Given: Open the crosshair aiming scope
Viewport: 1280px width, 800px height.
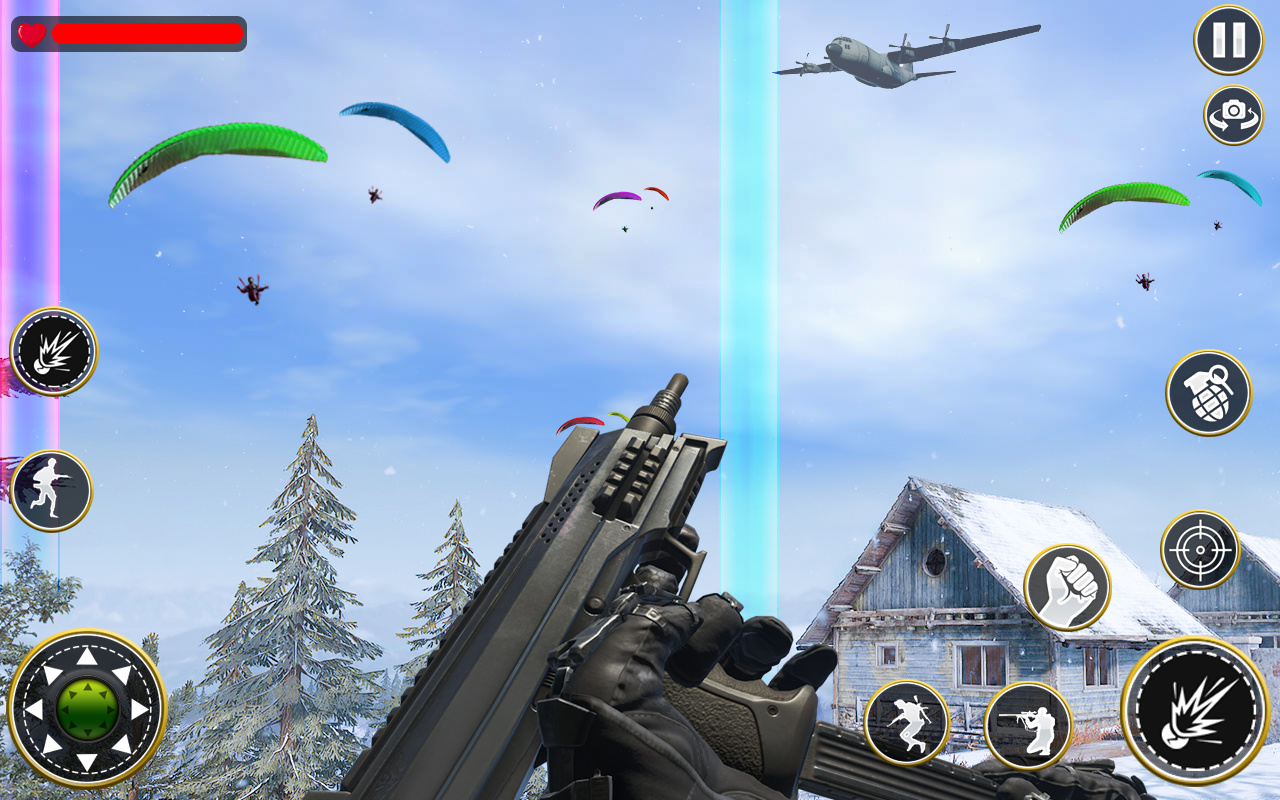Looking at the screenshot, I should [1201, 548].
